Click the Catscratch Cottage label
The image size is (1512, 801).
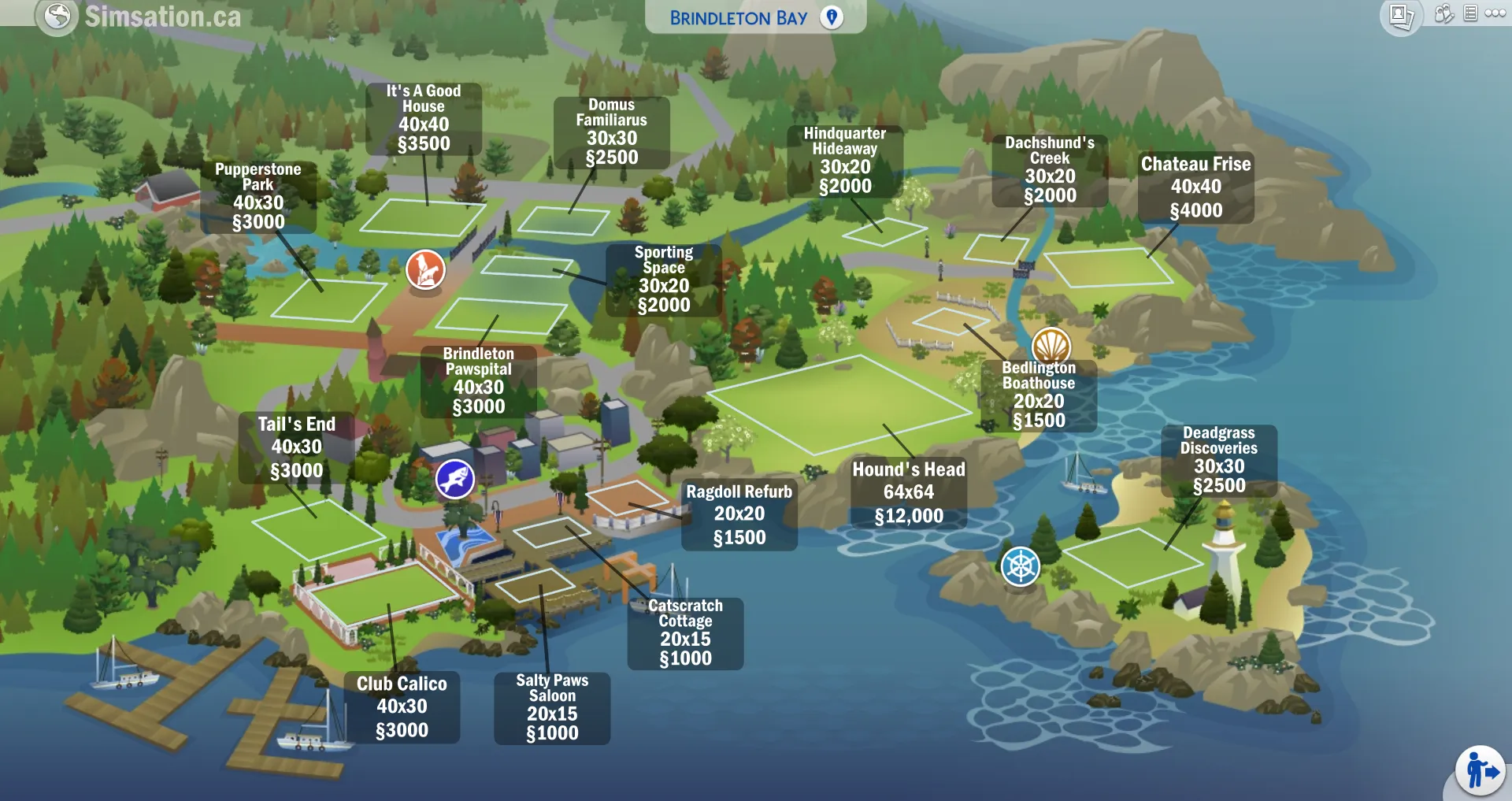pyautogui.click(x=685, y=633)
